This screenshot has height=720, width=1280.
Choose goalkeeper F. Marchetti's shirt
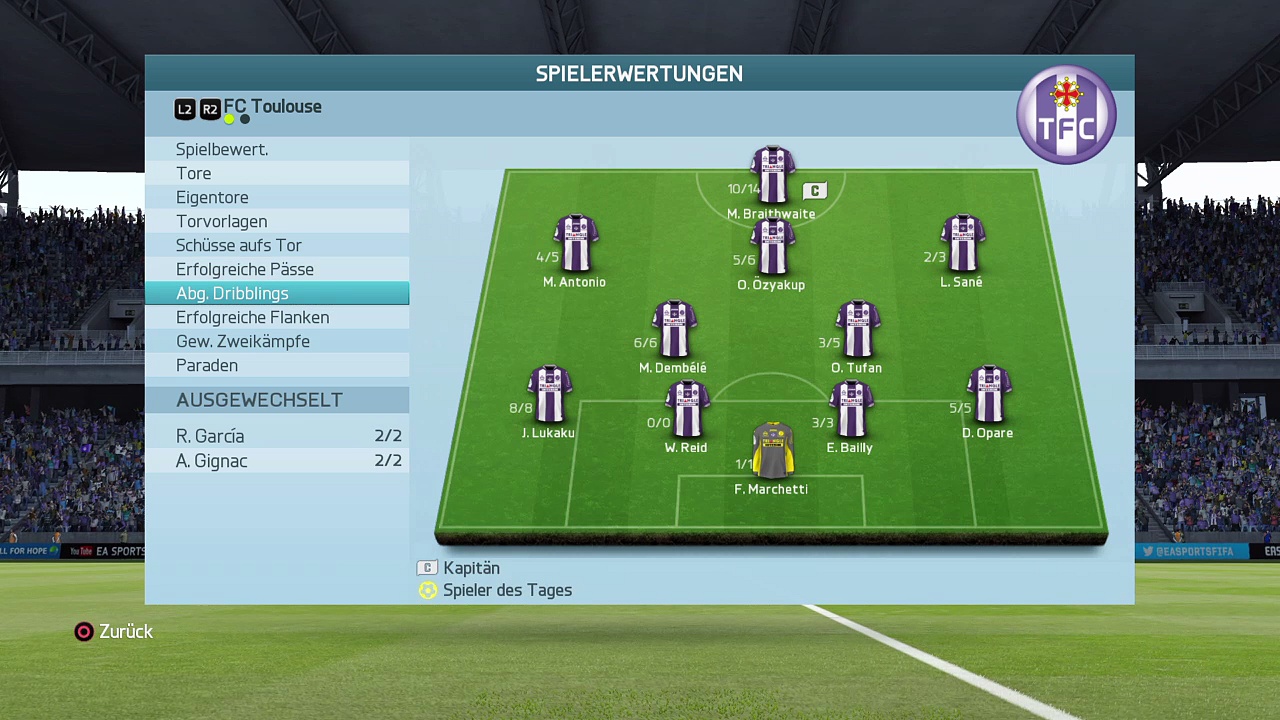coord(772,452)
